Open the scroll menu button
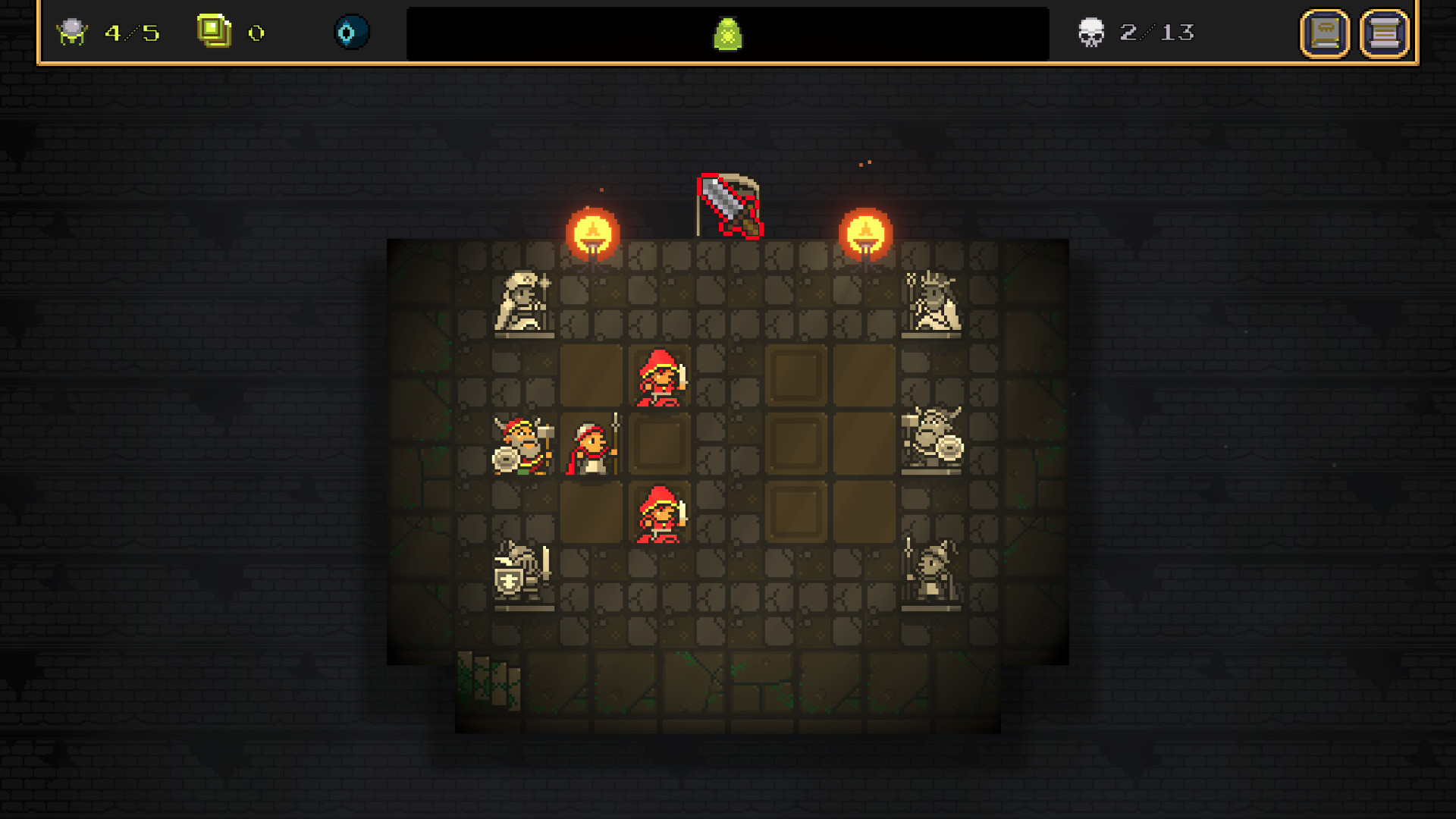This screenshot has width=1456, height=819. pos(1384,33)
